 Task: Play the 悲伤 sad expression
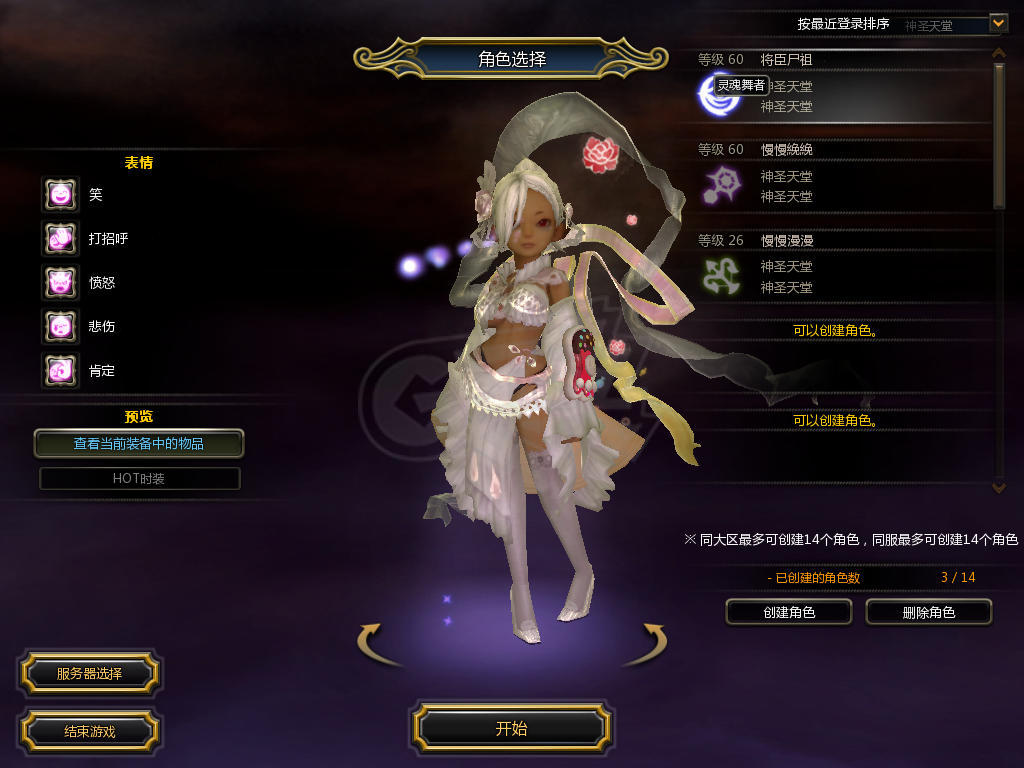(60, 326)
